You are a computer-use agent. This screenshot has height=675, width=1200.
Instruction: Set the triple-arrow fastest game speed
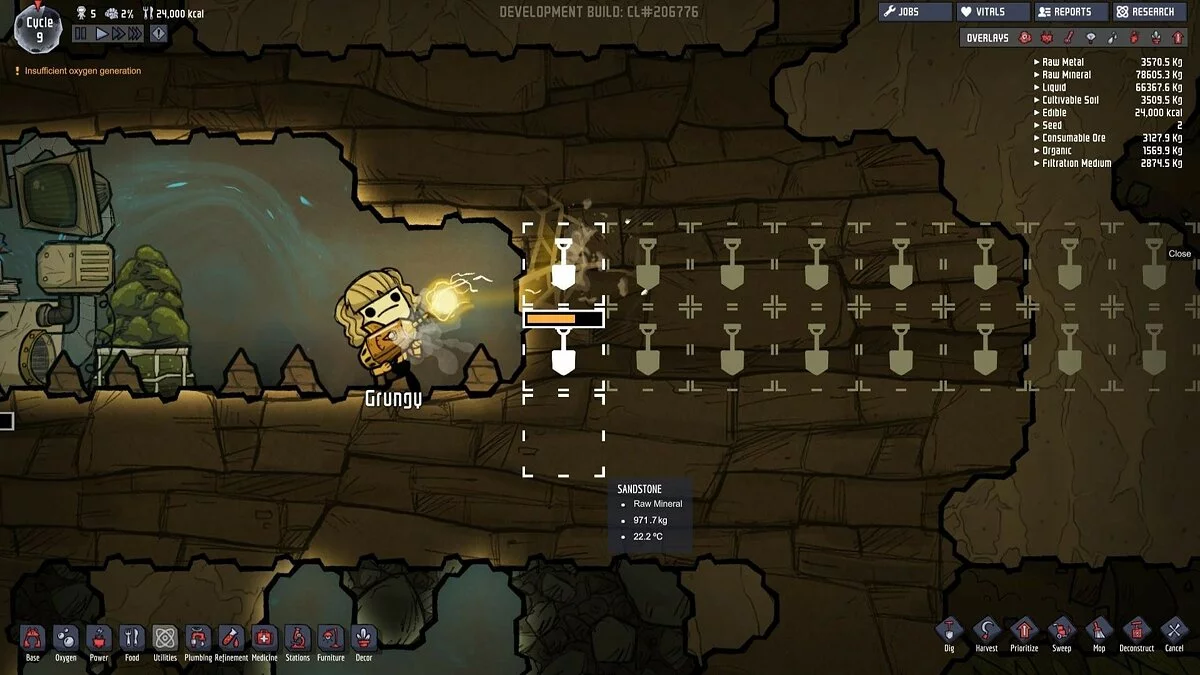pos(137,33)
